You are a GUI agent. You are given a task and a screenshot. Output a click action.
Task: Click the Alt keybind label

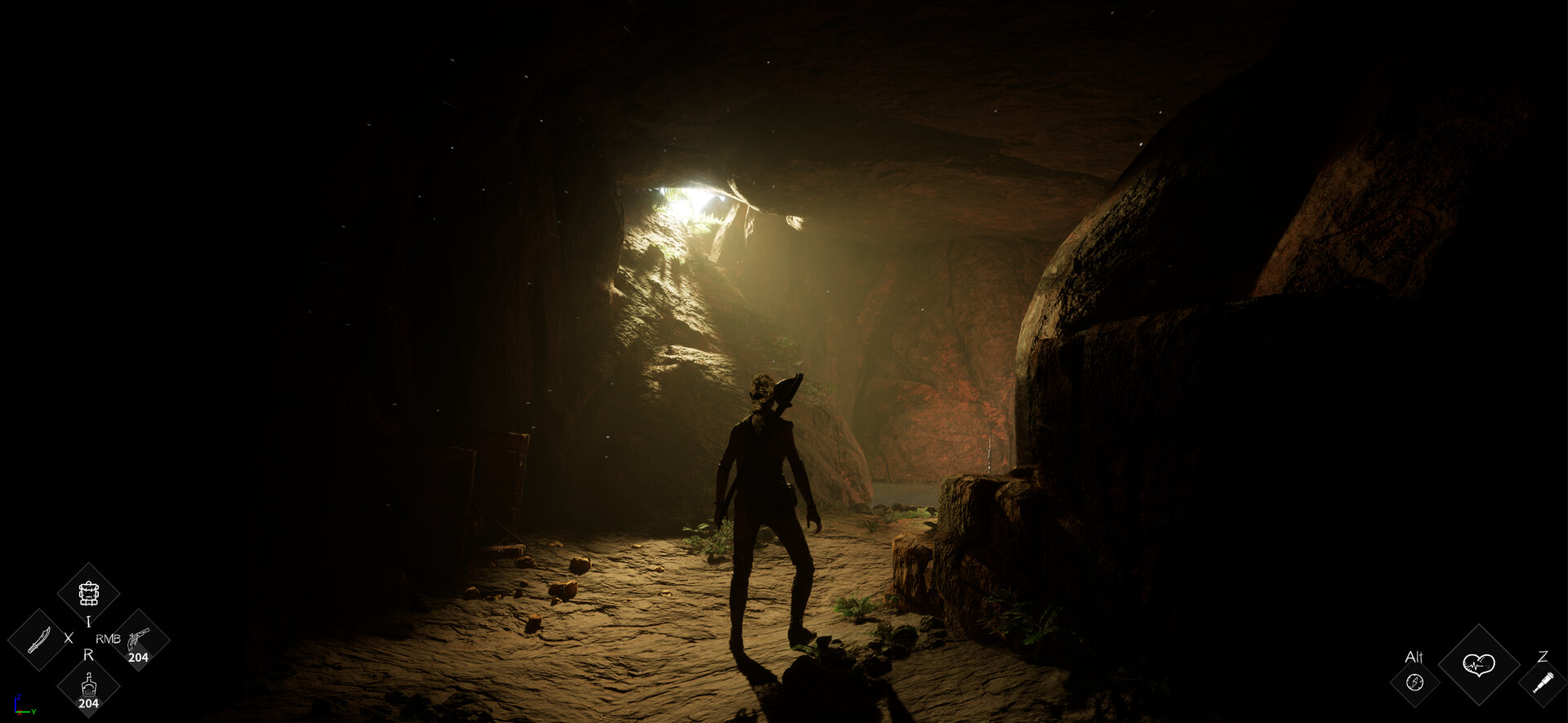1414,657
